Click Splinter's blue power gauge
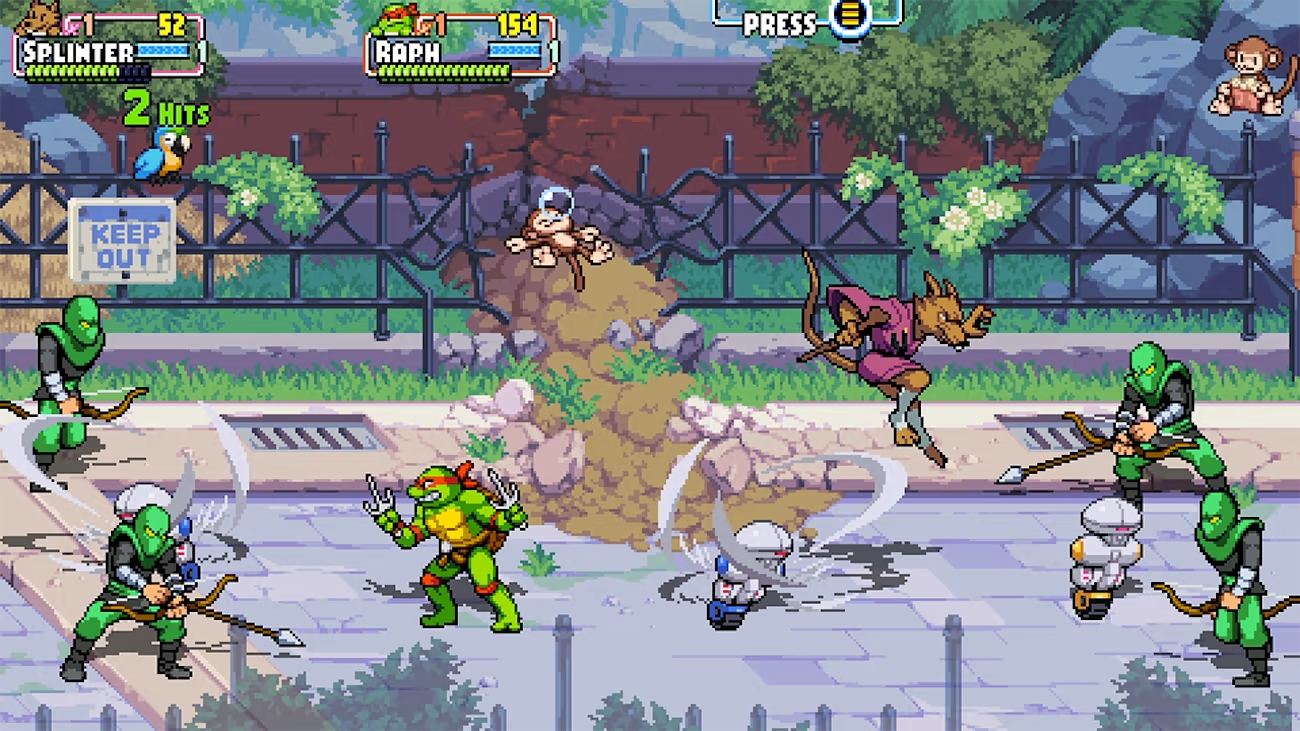Screen dimensions: 1300x731 (163, 50)
